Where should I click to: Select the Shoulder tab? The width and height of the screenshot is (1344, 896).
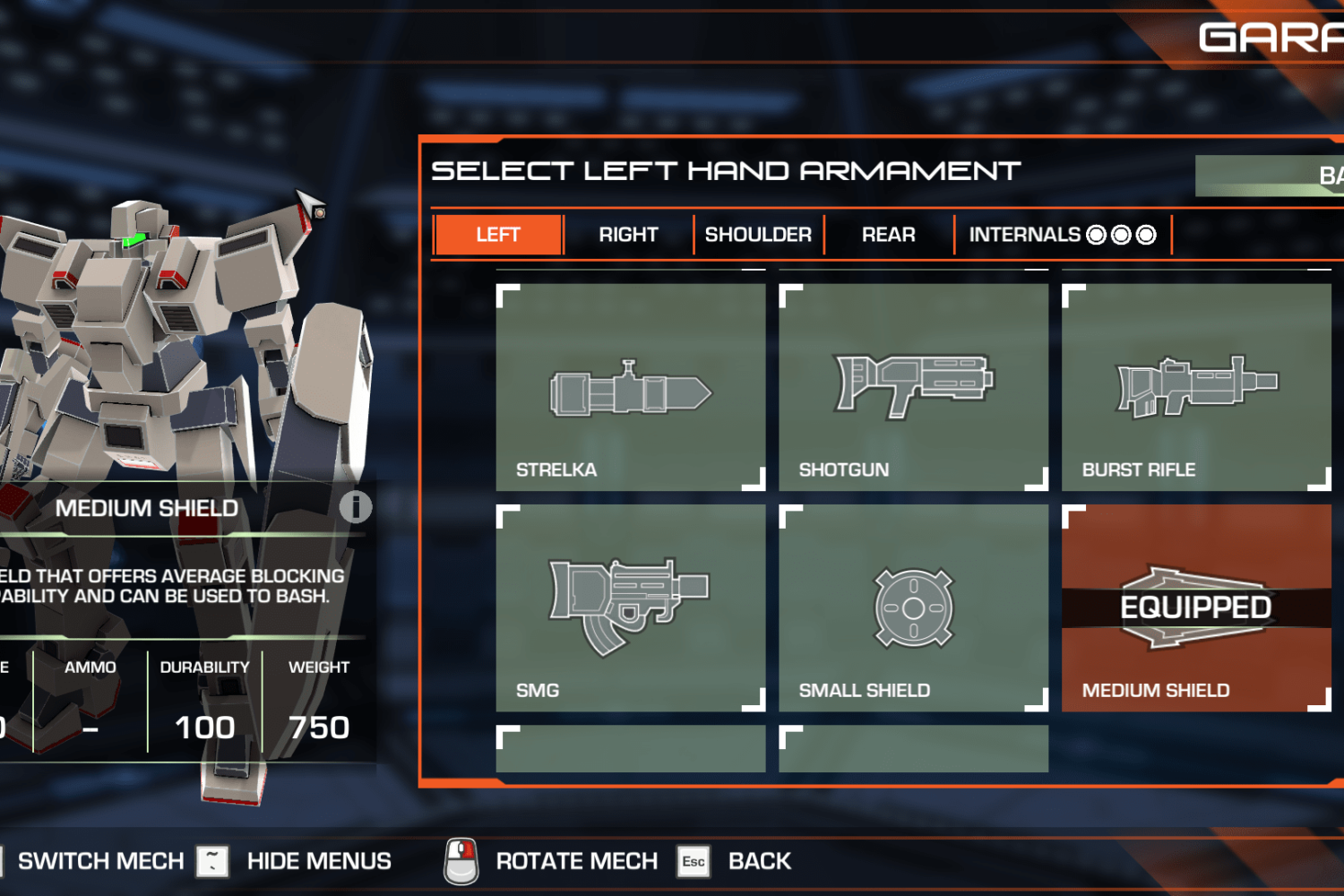(x=758, y=235)
